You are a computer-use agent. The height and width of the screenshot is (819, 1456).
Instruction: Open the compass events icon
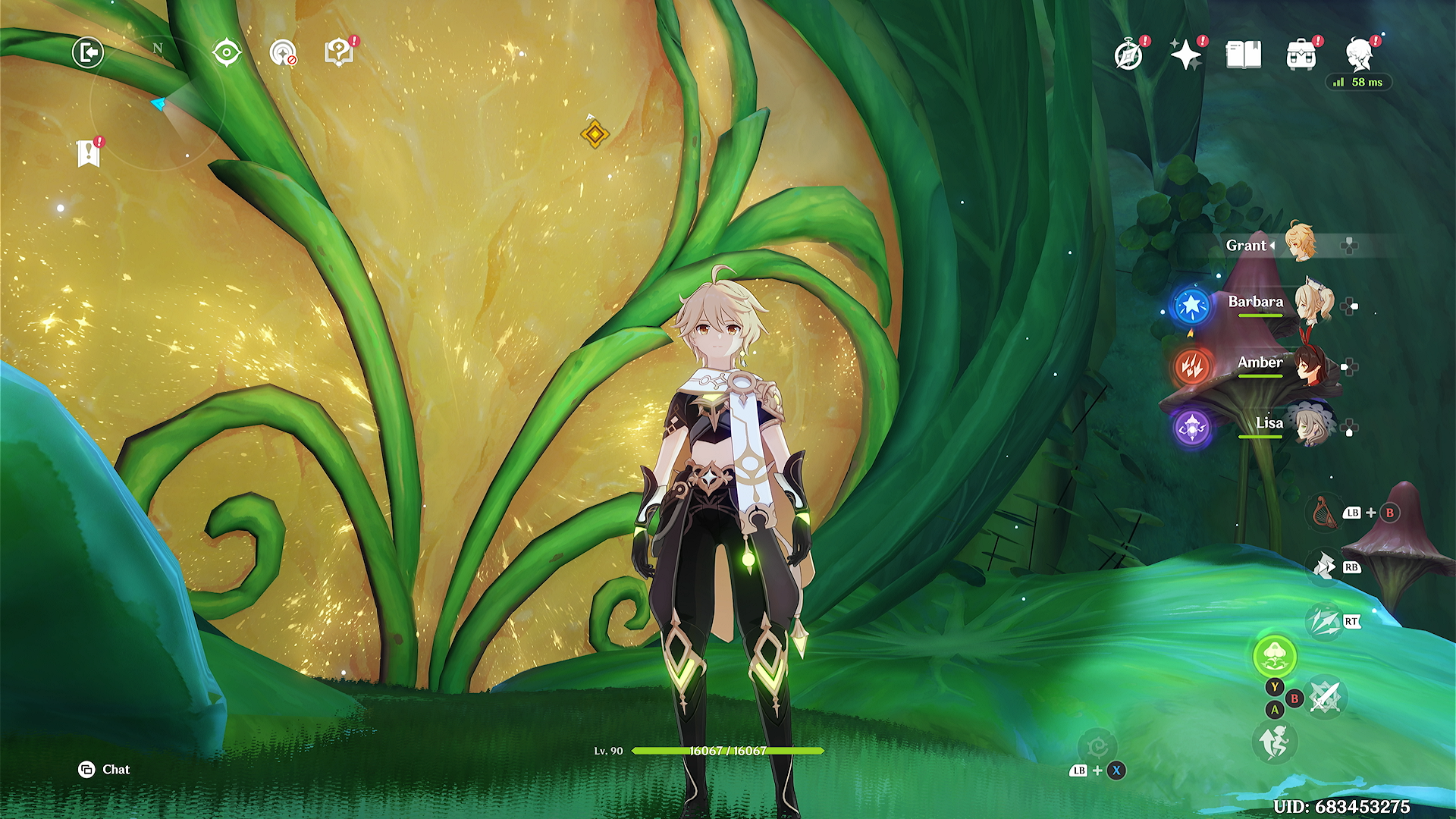(x=1128, y=55)
